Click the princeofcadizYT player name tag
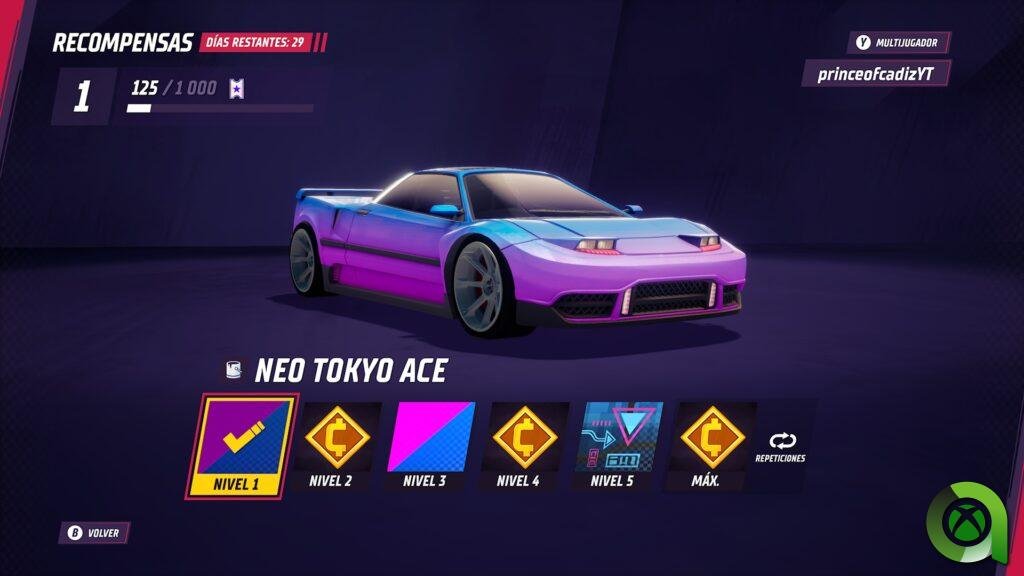This screenshot has width=1024, height=576. pyautogui.click(x=874, y=74)
